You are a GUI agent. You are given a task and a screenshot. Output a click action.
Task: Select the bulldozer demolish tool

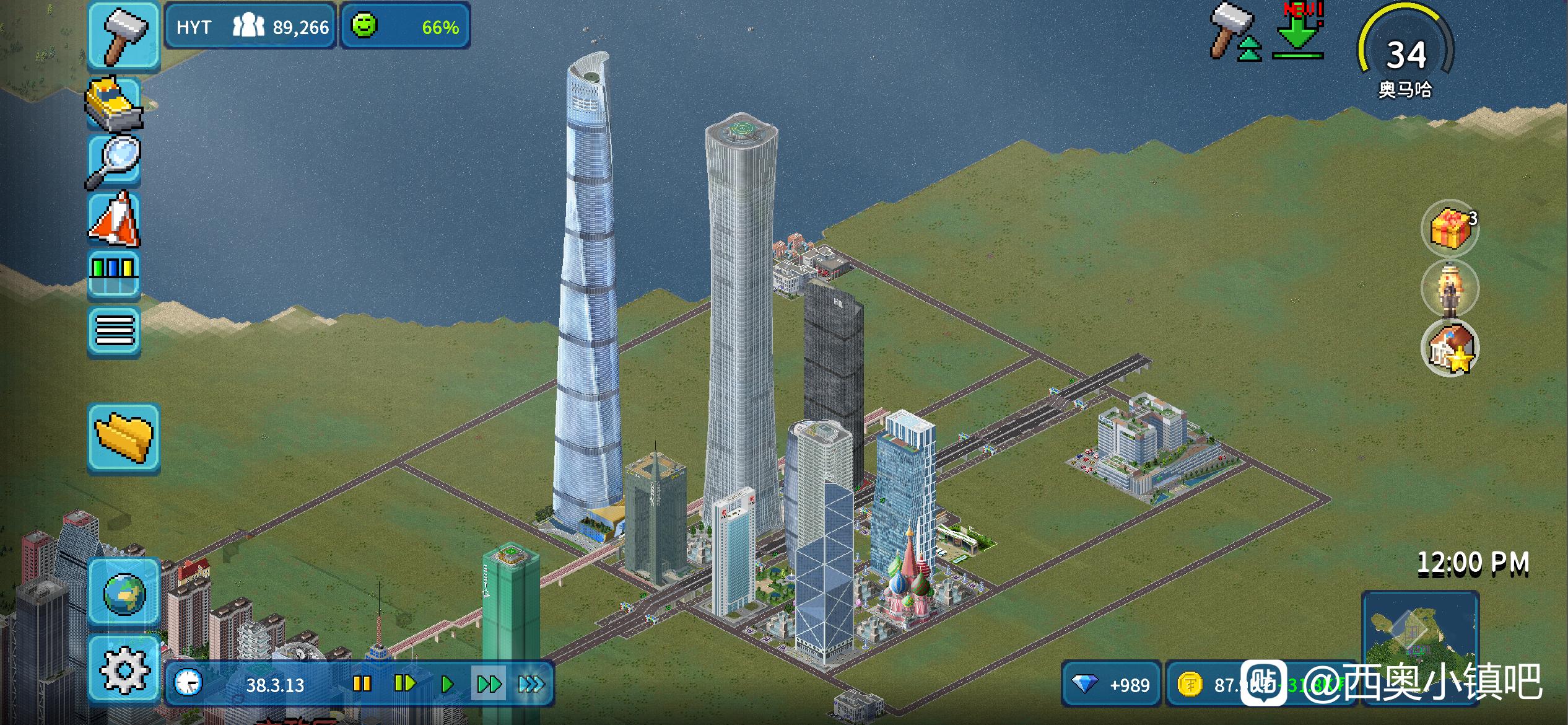click(x=115, y=104)
